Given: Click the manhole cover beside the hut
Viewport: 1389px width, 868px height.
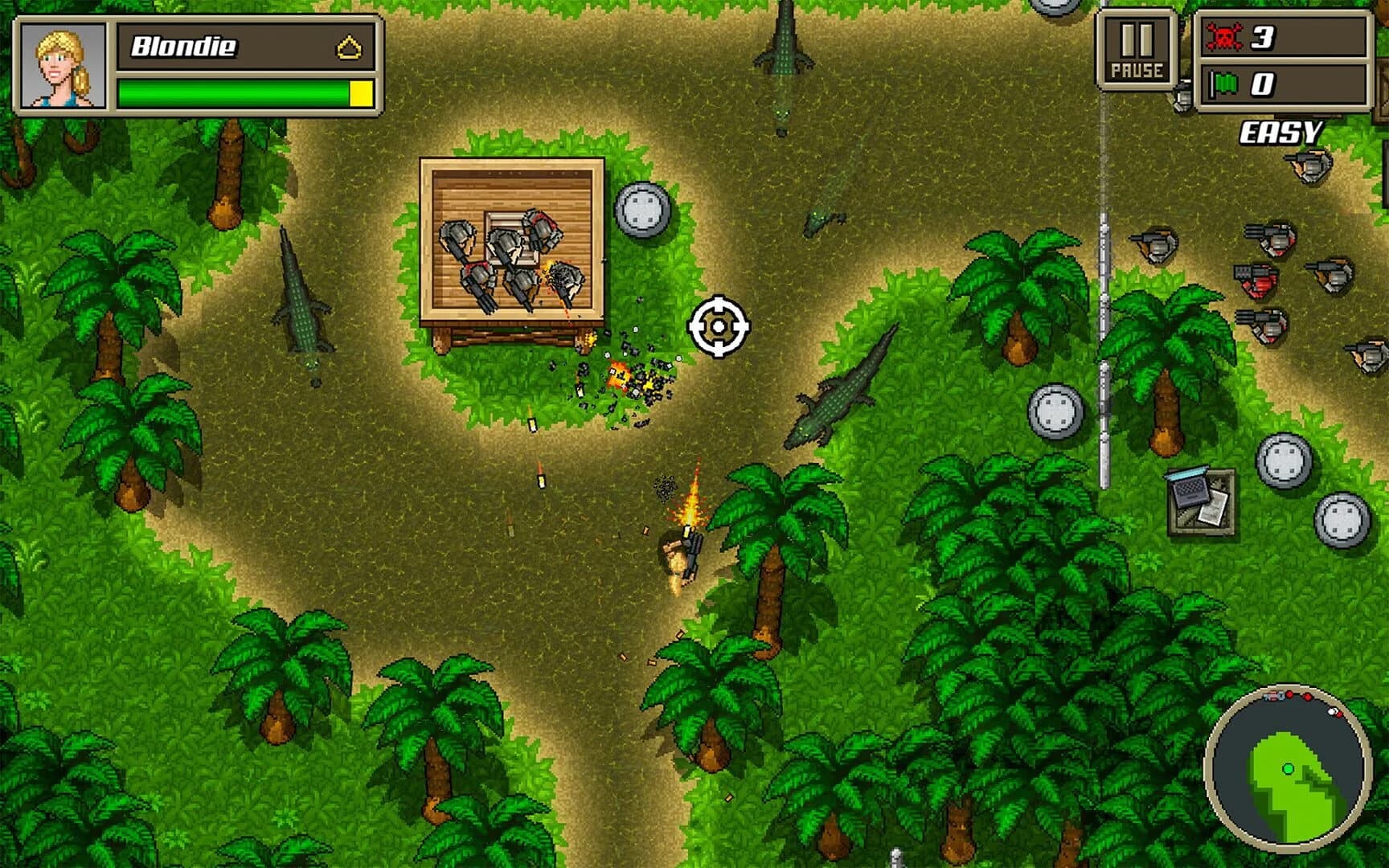Looking at the screenshot, I should [x=641, y=211].
